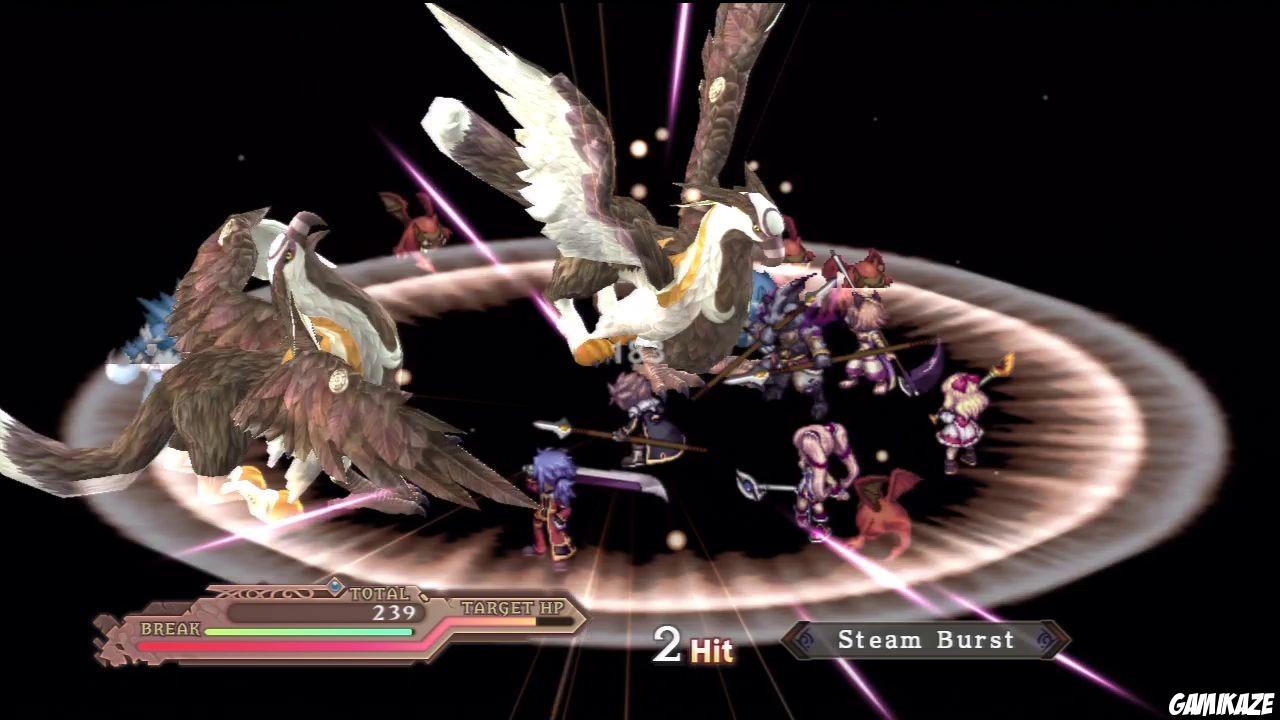Click the left emblem icon on Steam Burst banner
The height and width of the screenshot is (720, 1280).
click(804, 640)
